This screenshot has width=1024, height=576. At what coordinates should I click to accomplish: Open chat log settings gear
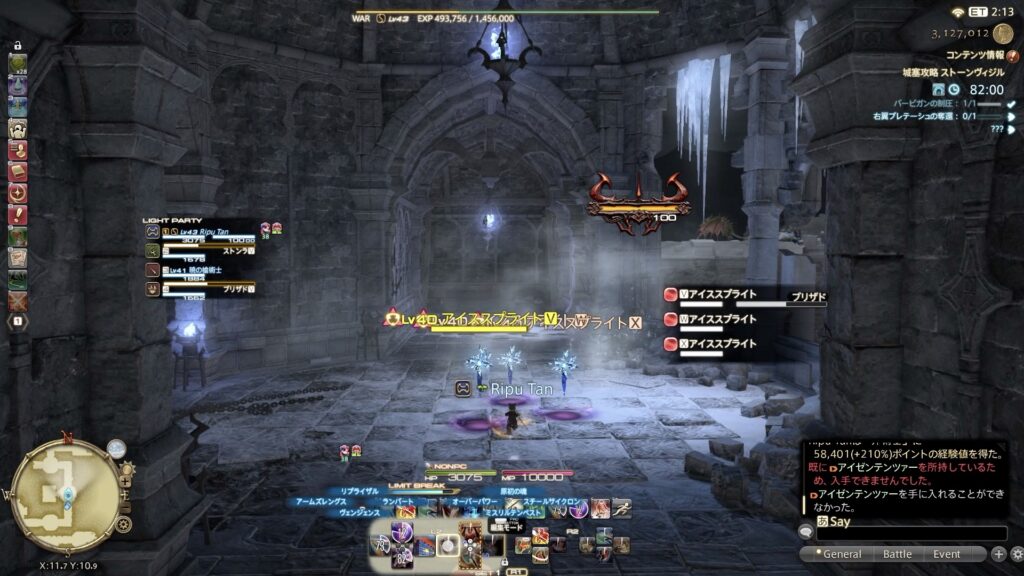(x=1016, y=554)
